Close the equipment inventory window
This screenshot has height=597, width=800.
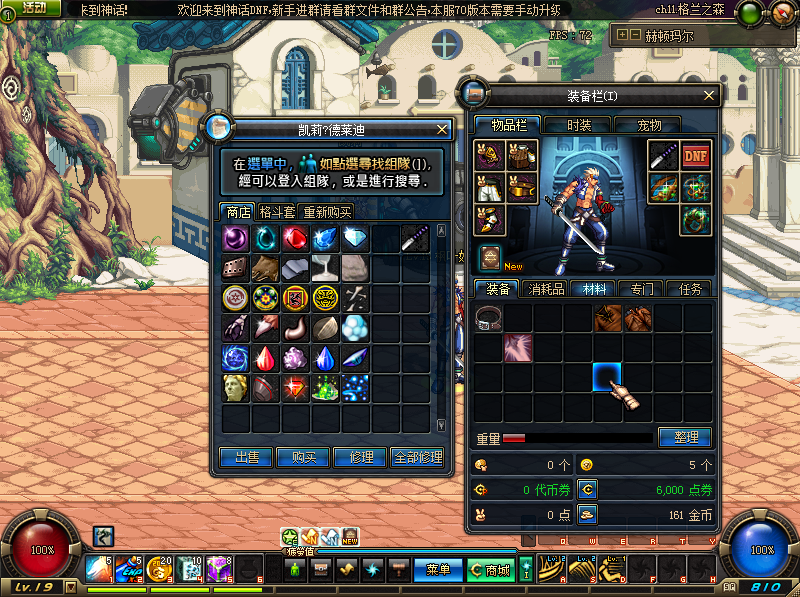click(x=710, y=96)
